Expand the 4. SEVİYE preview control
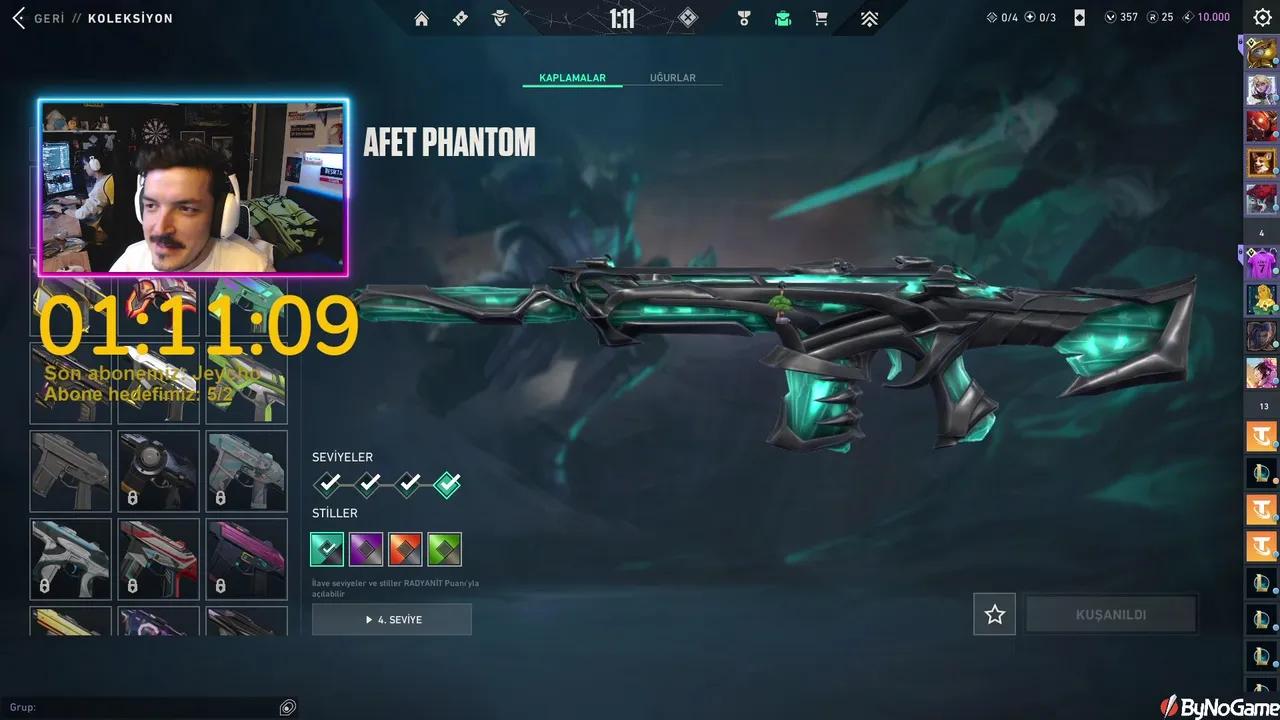1280x720 pixels. 391,619
